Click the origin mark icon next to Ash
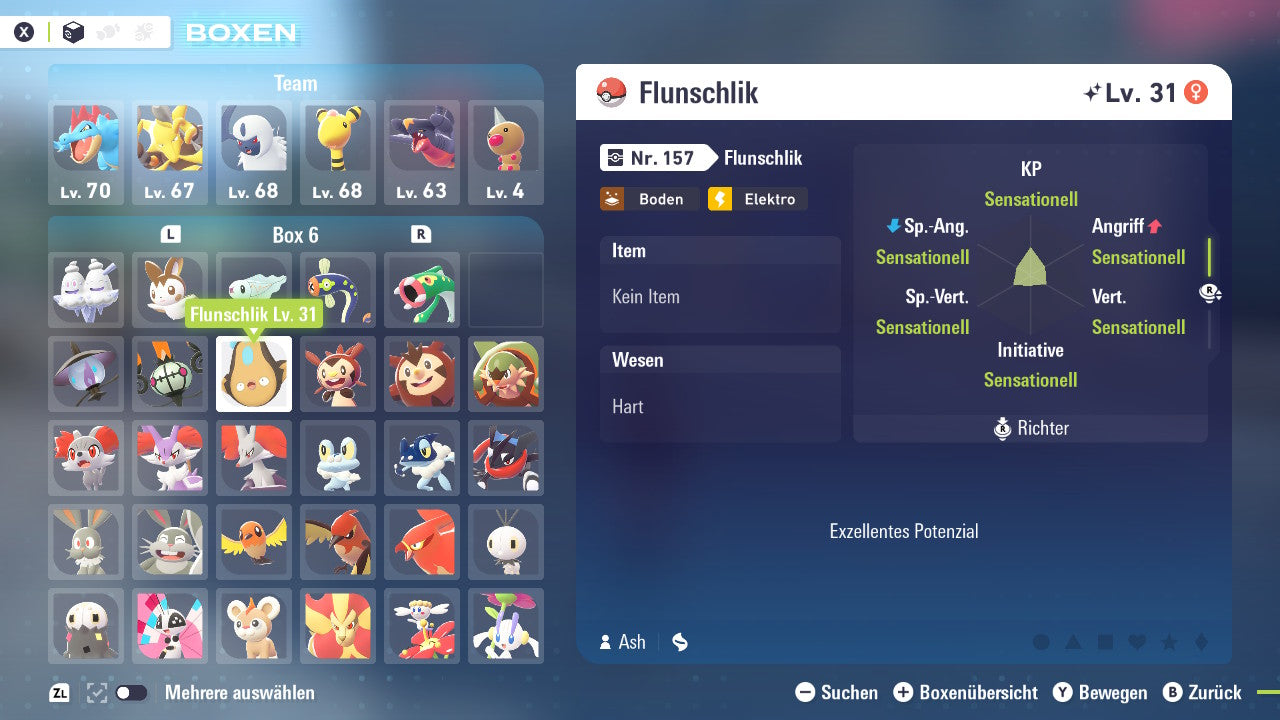1280x720 pixels. coord(680,642)
